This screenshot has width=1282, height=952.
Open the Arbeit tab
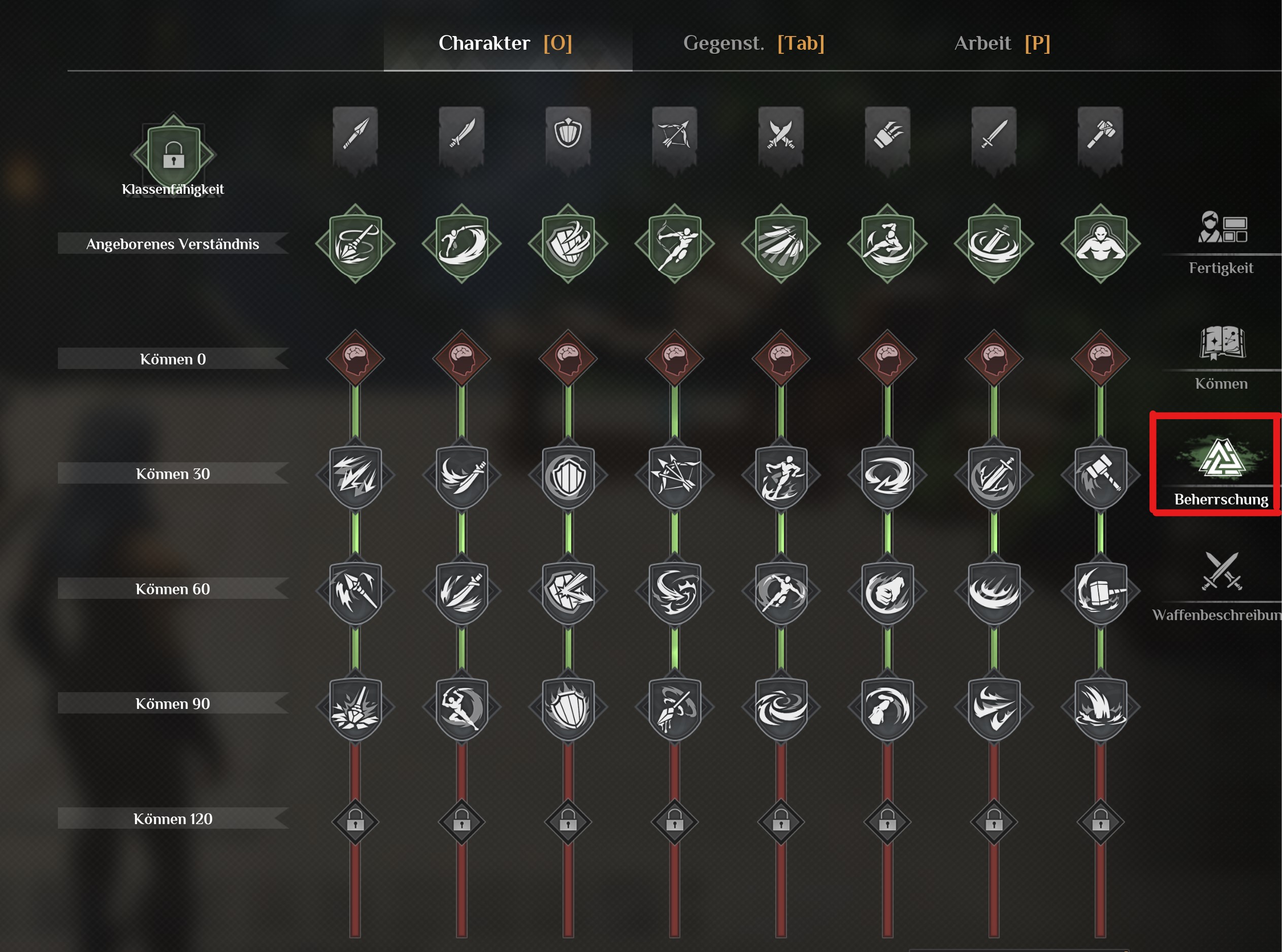(1002, 43)
